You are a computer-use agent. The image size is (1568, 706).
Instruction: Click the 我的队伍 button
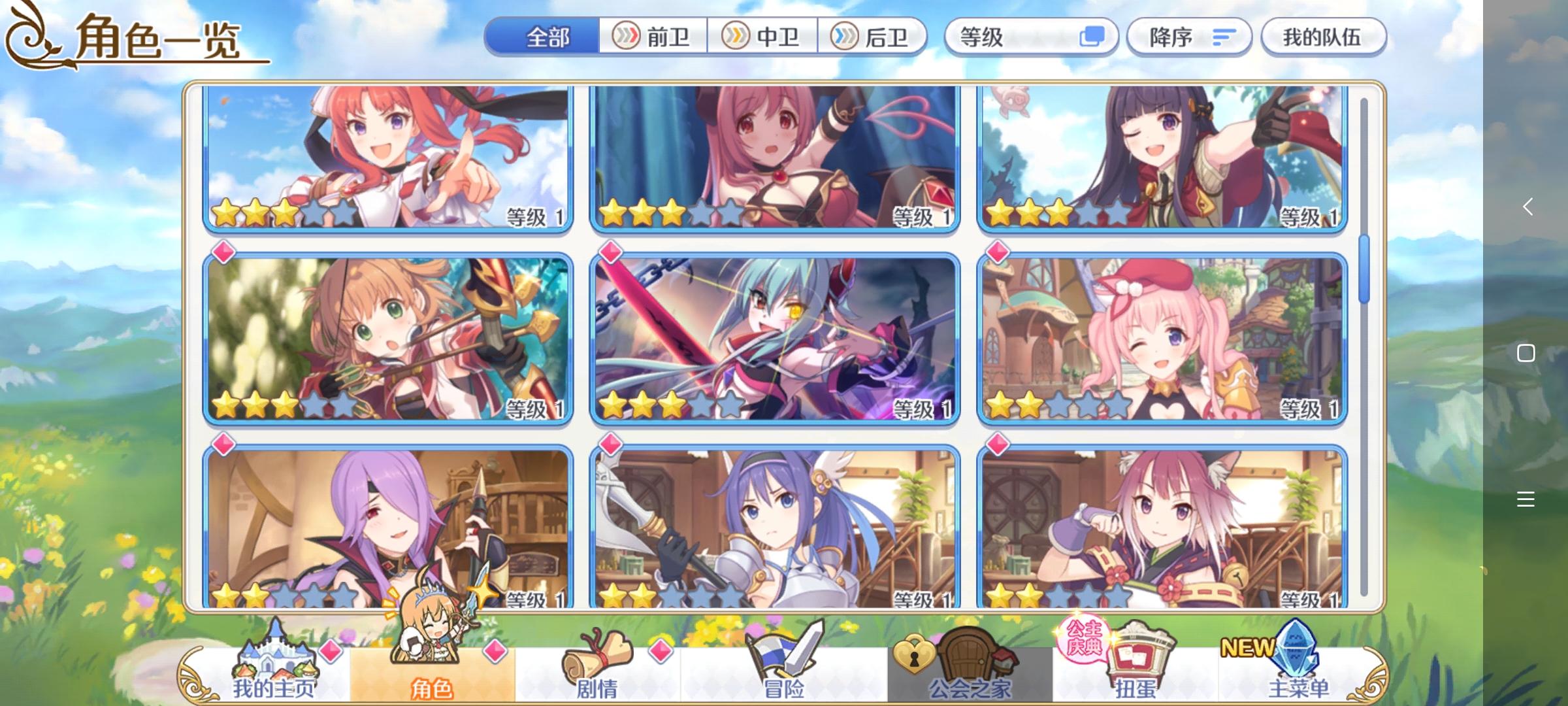pyautogui.click(x=1324, y=37)
